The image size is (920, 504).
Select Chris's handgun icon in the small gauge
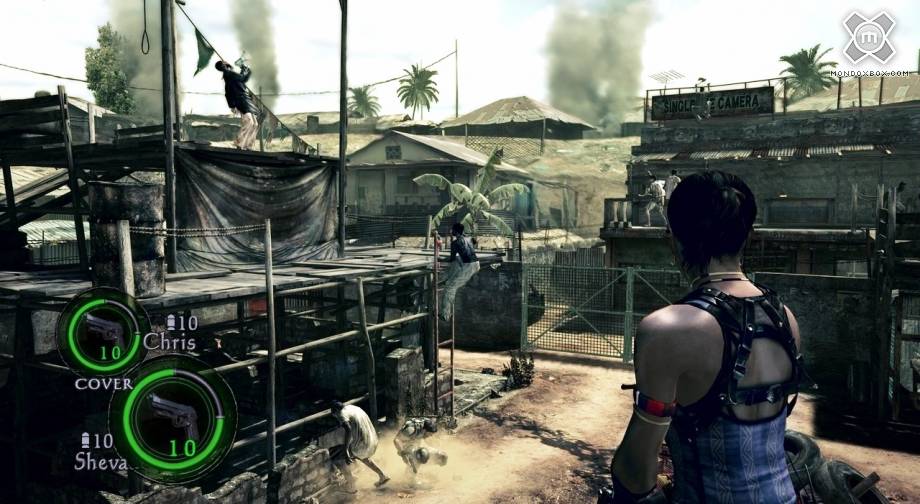tap(102, 327)
